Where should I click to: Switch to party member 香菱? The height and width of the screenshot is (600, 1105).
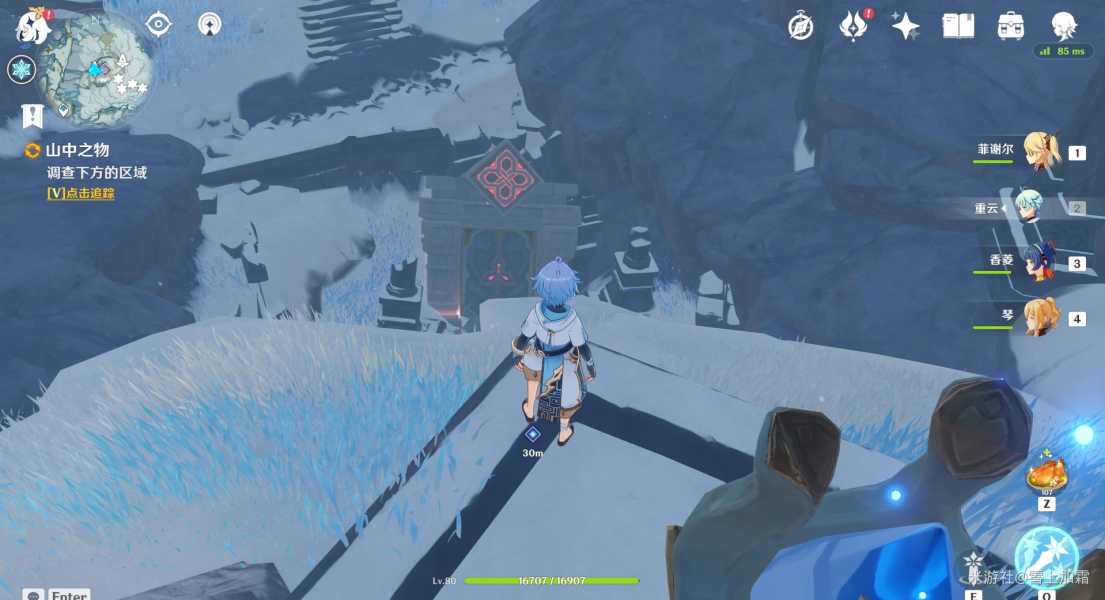click(1040, 263)
